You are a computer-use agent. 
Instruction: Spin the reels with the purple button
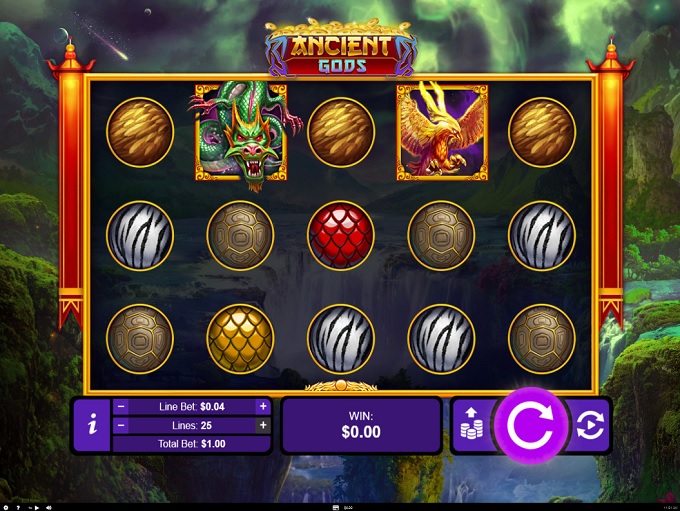[532, 426]
